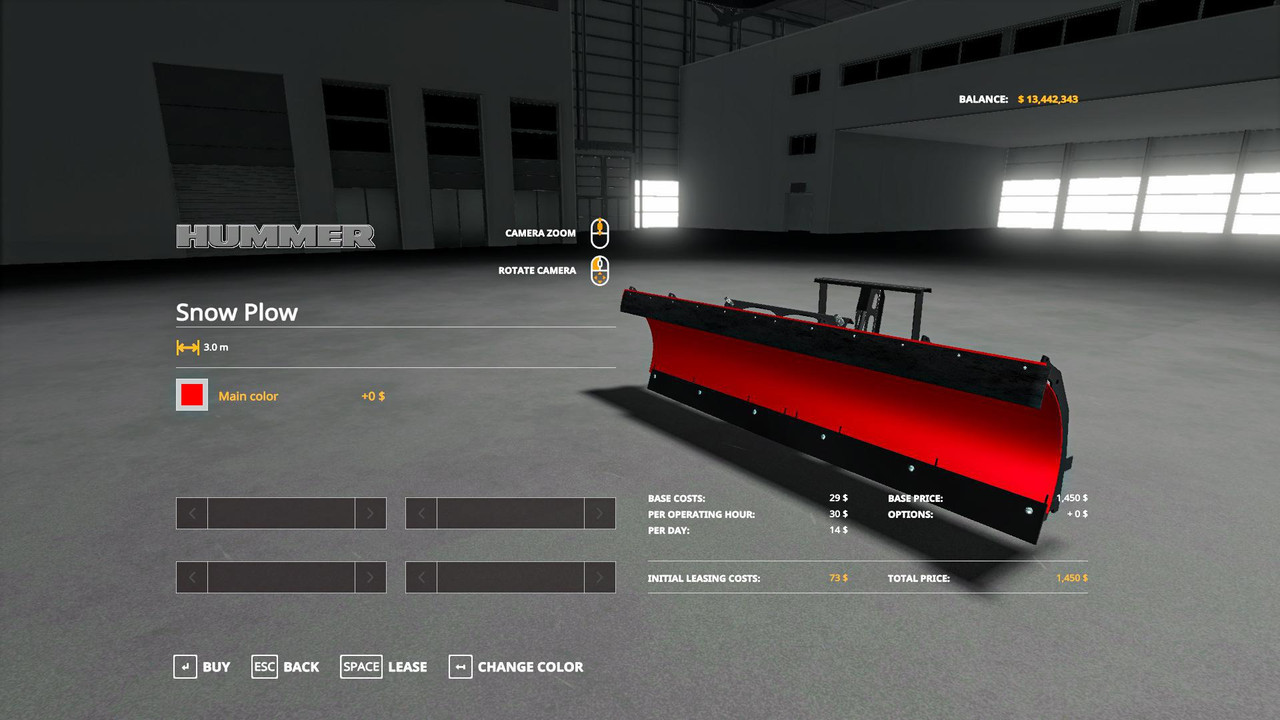The height and width of the screenshot is (720, 1280).
Task: Click the camera zoom mouse icon
Action: [599, 232]
